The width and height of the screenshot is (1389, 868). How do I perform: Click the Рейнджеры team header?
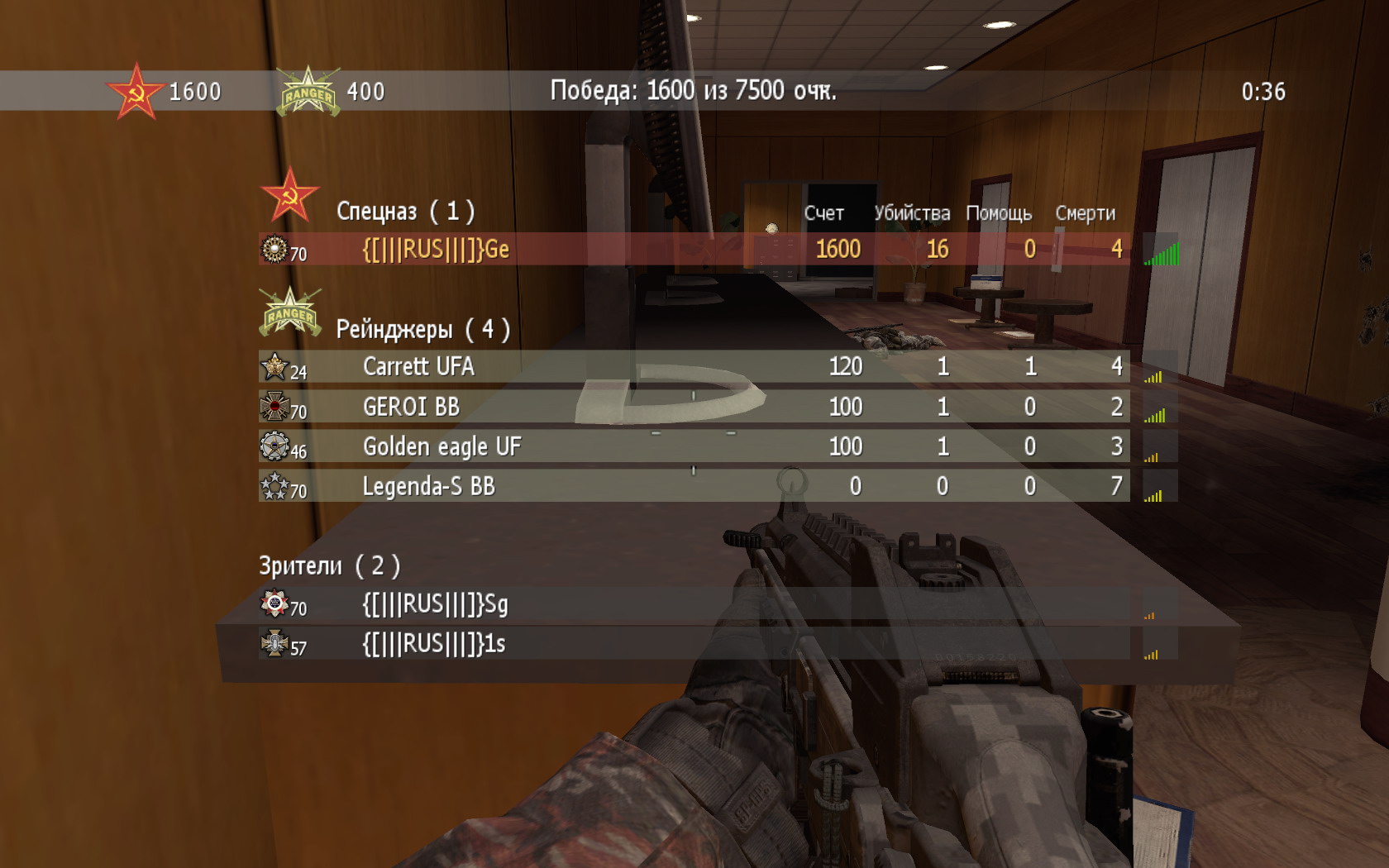click(422, 330)
